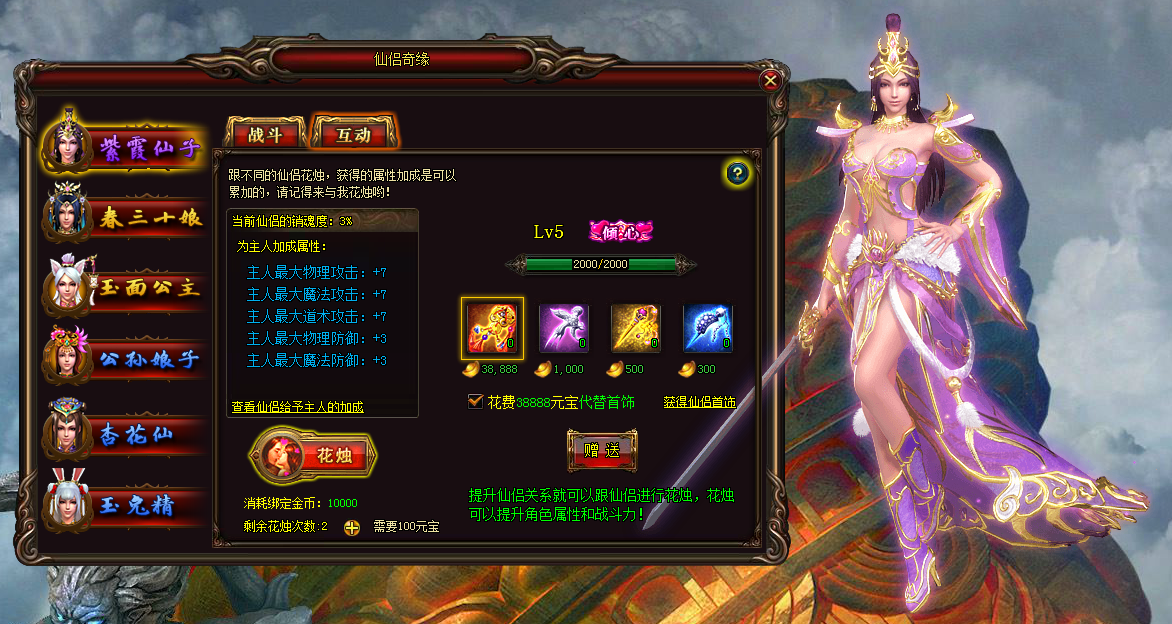Pick the 300 blue bracelet gift
Viewport: 1172px width, 624px height.
pos(708,328)
